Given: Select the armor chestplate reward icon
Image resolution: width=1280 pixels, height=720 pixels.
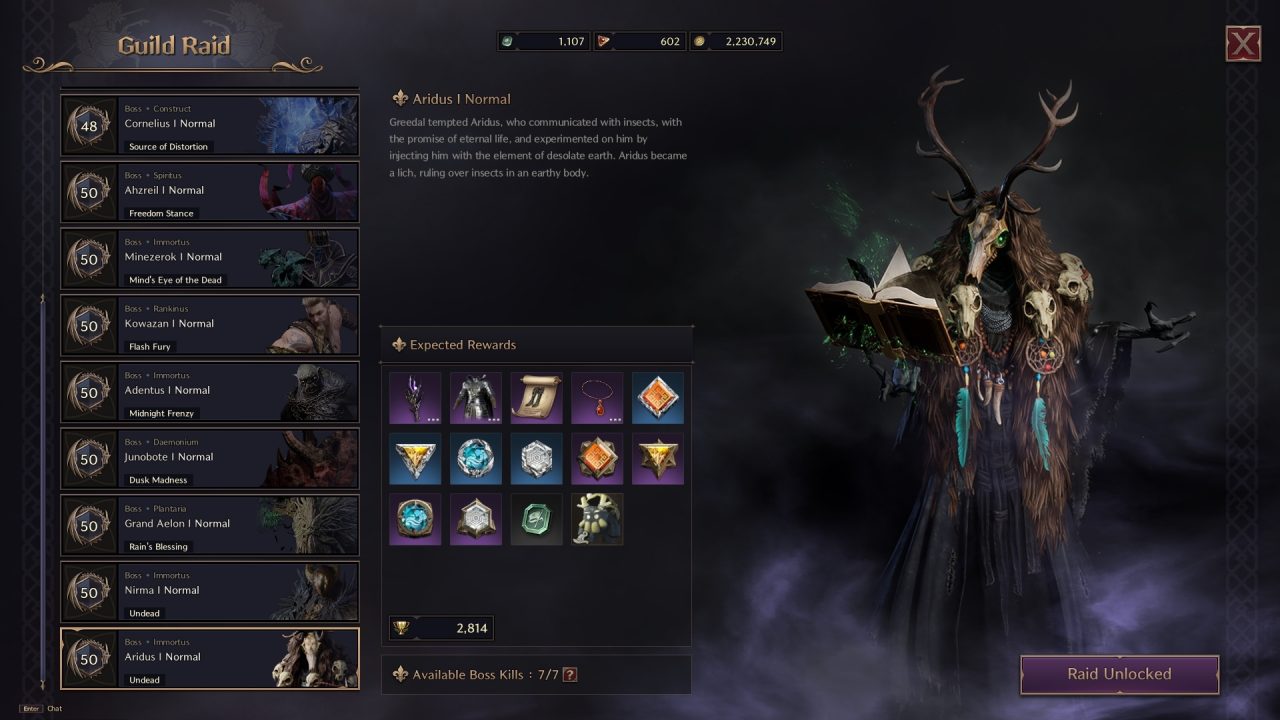Looking at the screenshot, I should pyautogui.click(x=475, y=397).
